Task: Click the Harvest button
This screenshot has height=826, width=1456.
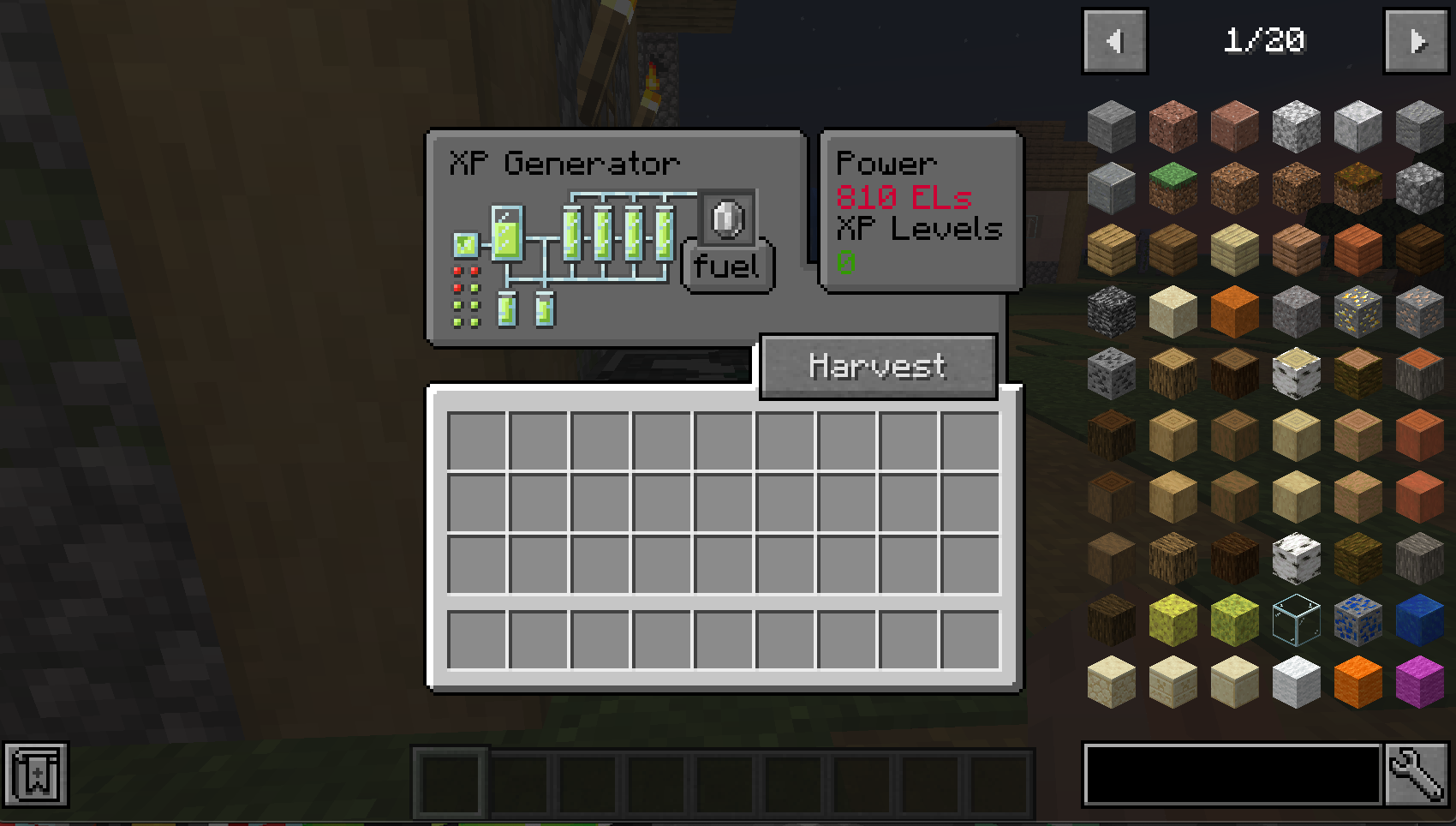Action: pos(878,365)
